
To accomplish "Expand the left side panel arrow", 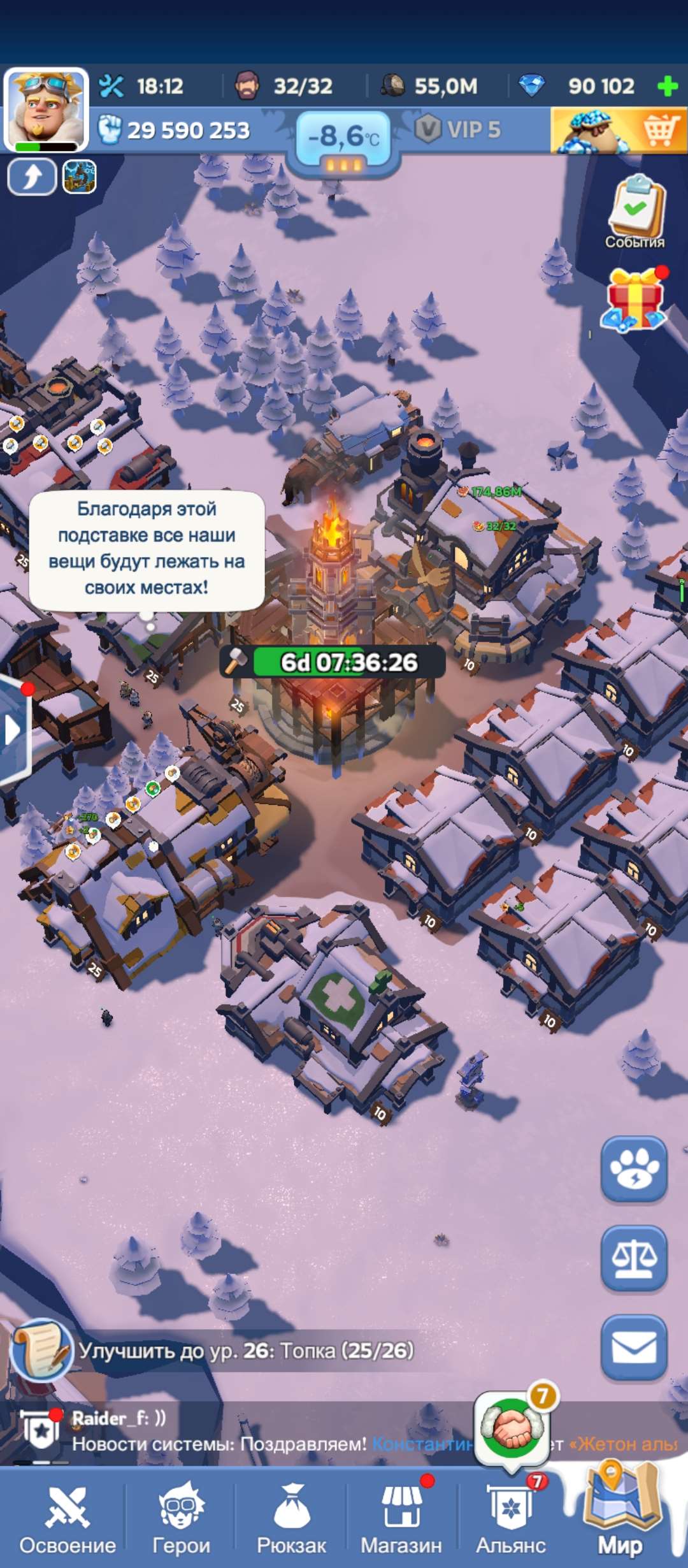I will pyautogui.click(x=13, y=730).
